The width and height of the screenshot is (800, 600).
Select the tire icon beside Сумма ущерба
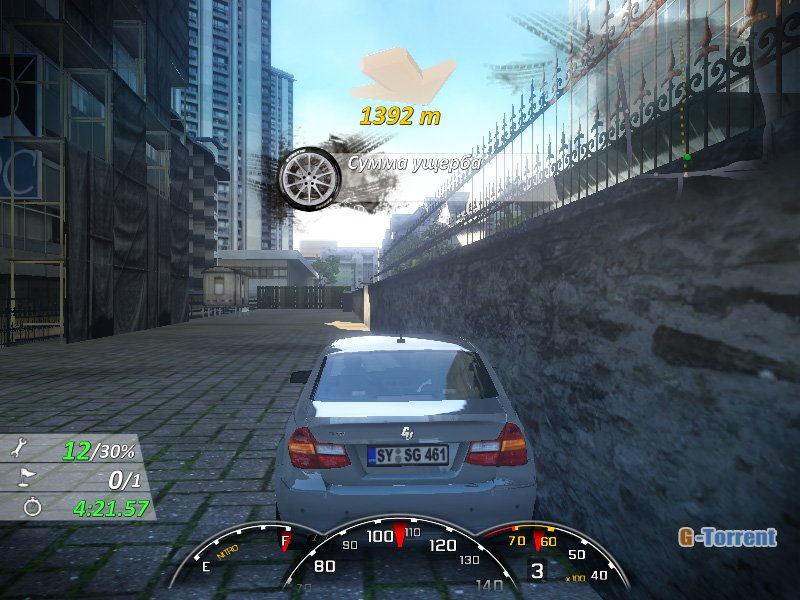[310, 178]
